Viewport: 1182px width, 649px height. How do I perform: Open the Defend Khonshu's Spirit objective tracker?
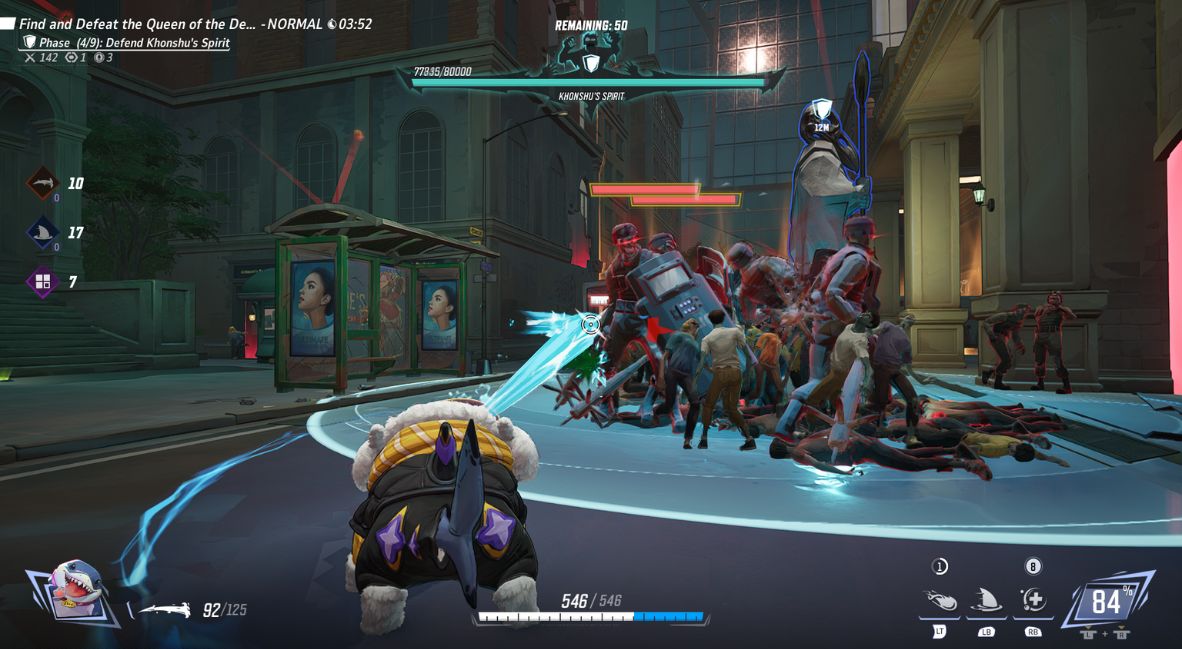[134, 43]
